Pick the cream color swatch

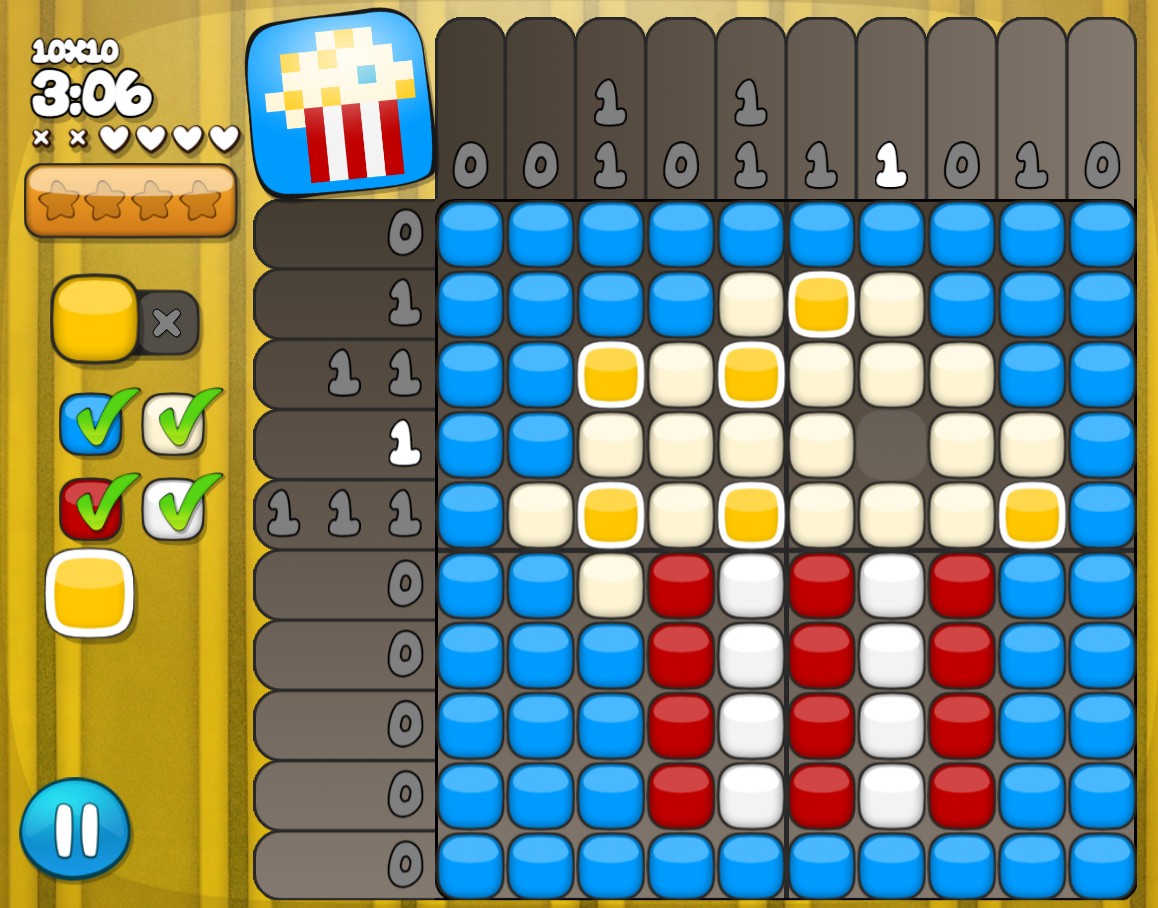point(174,424)
